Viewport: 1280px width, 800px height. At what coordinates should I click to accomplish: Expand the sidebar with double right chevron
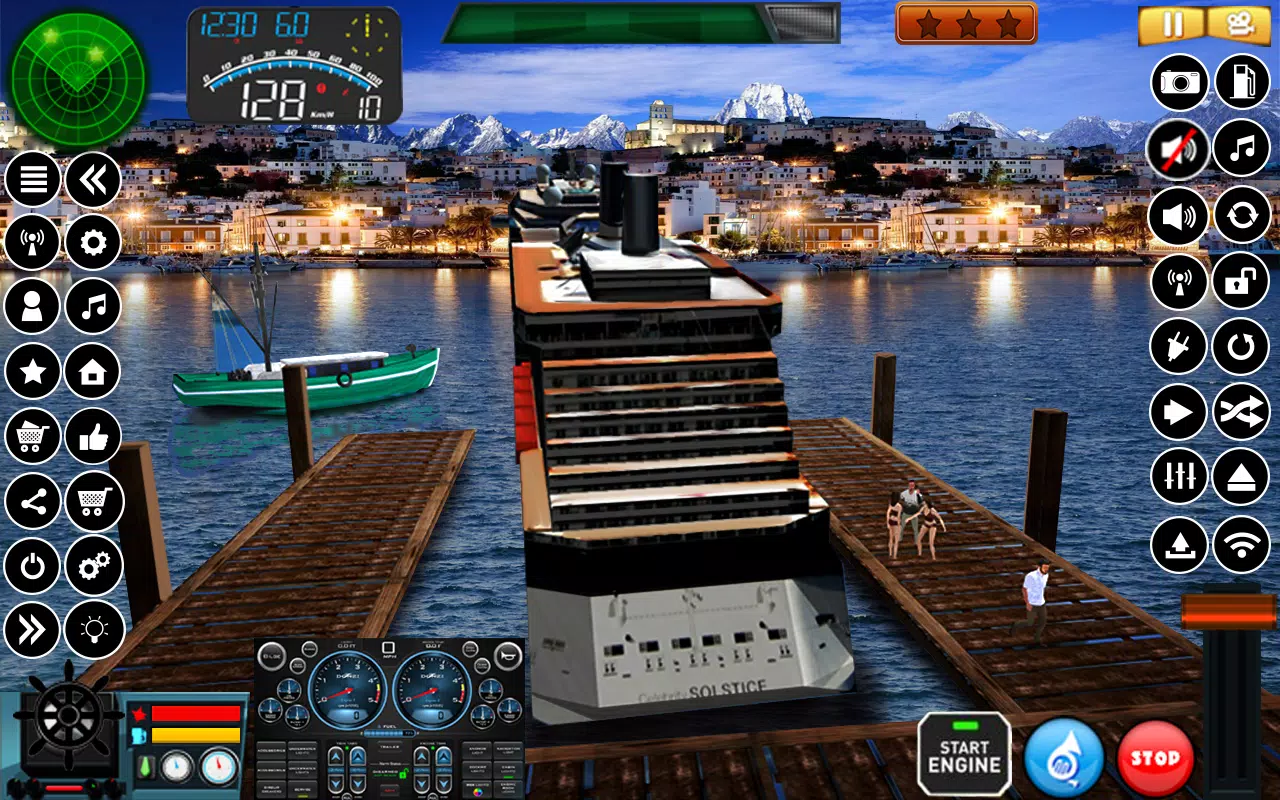coord(32,630)
